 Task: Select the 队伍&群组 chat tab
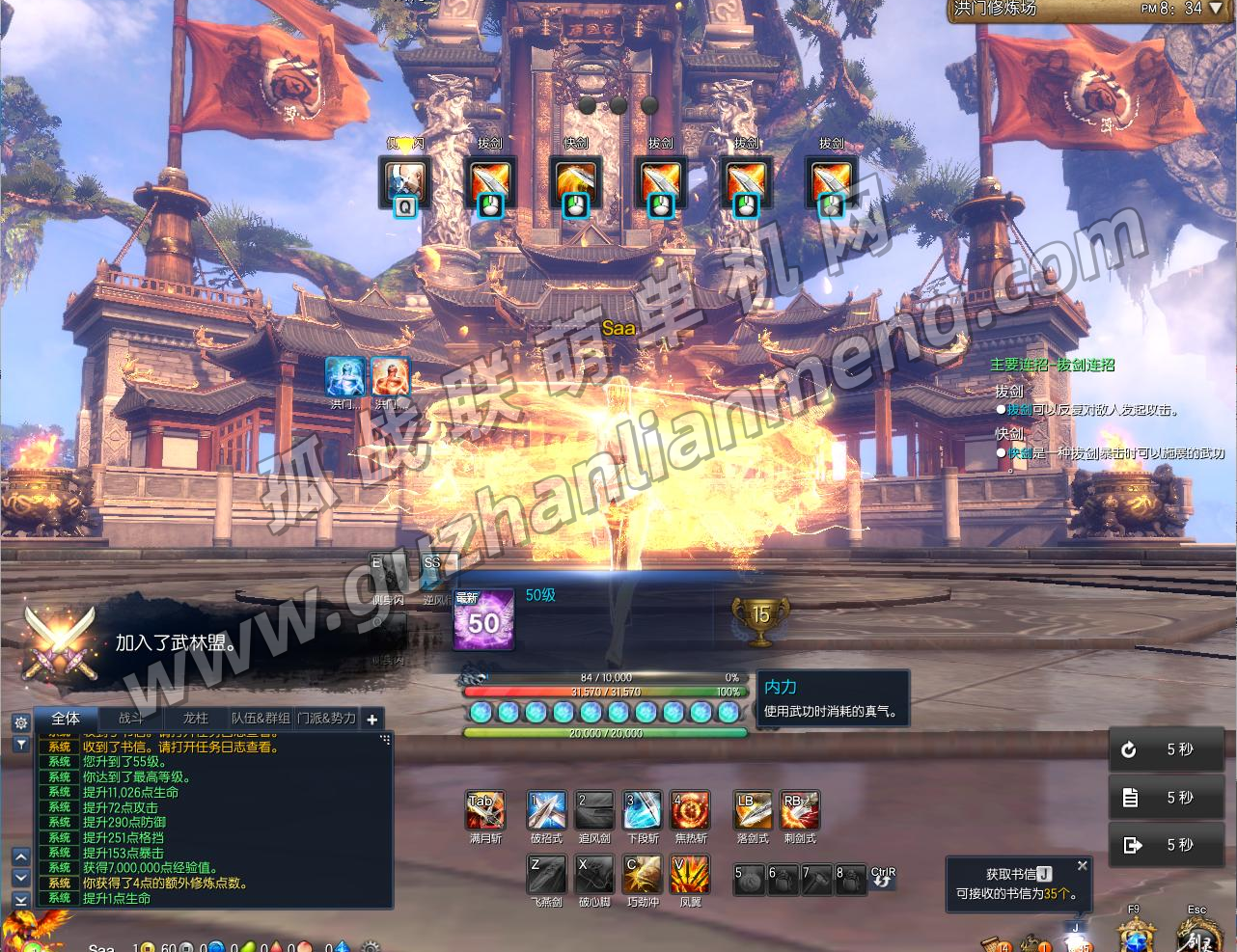260,719
